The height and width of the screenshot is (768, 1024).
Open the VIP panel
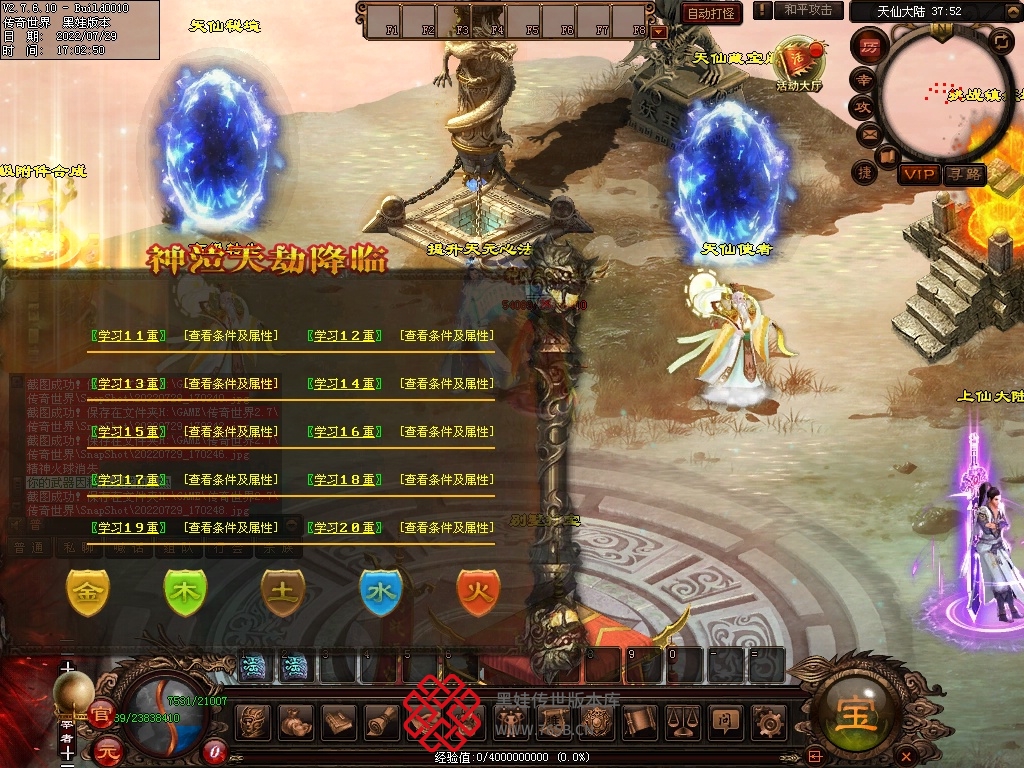[917, 174]
